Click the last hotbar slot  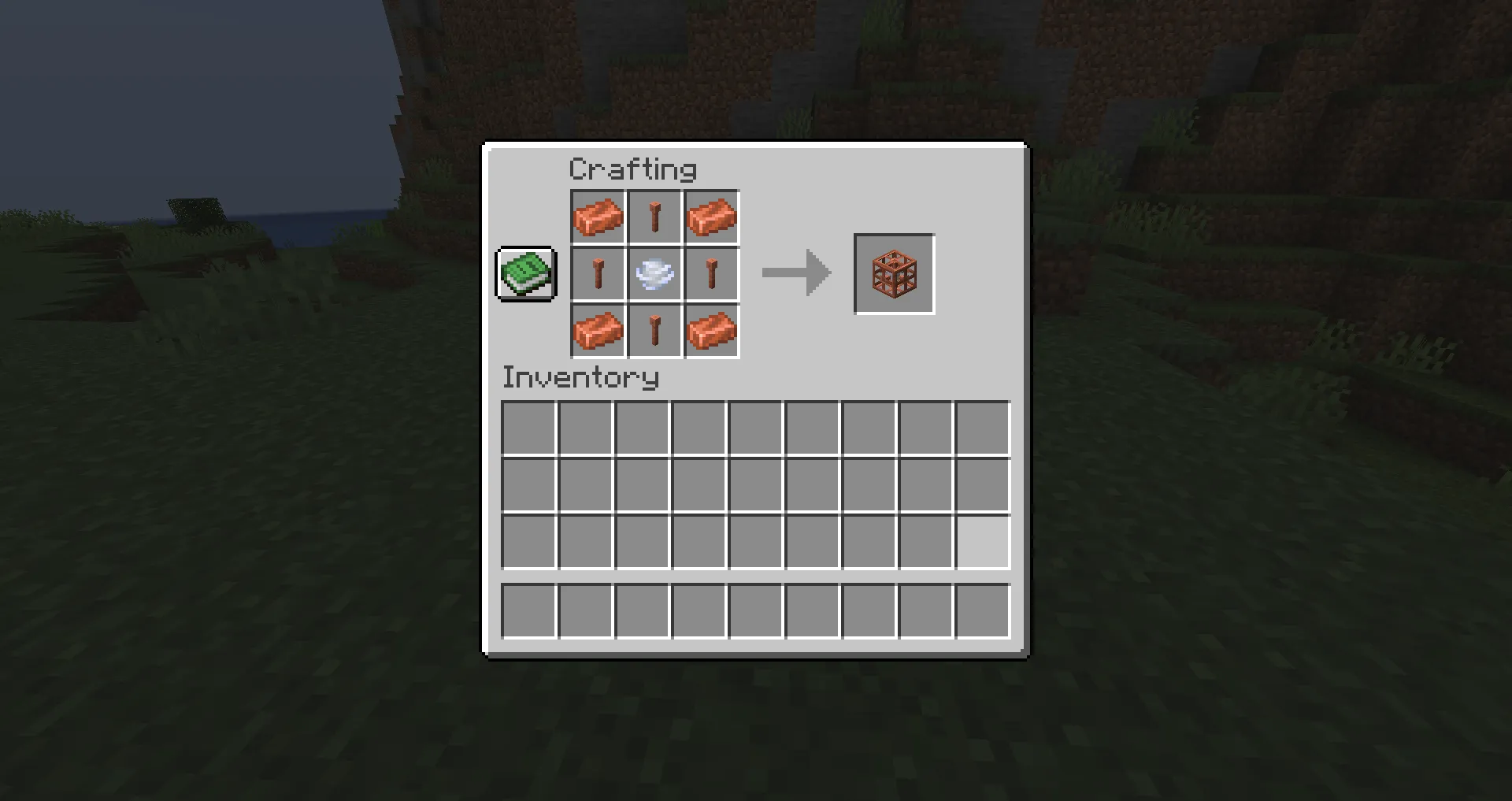tap(982, 611)
